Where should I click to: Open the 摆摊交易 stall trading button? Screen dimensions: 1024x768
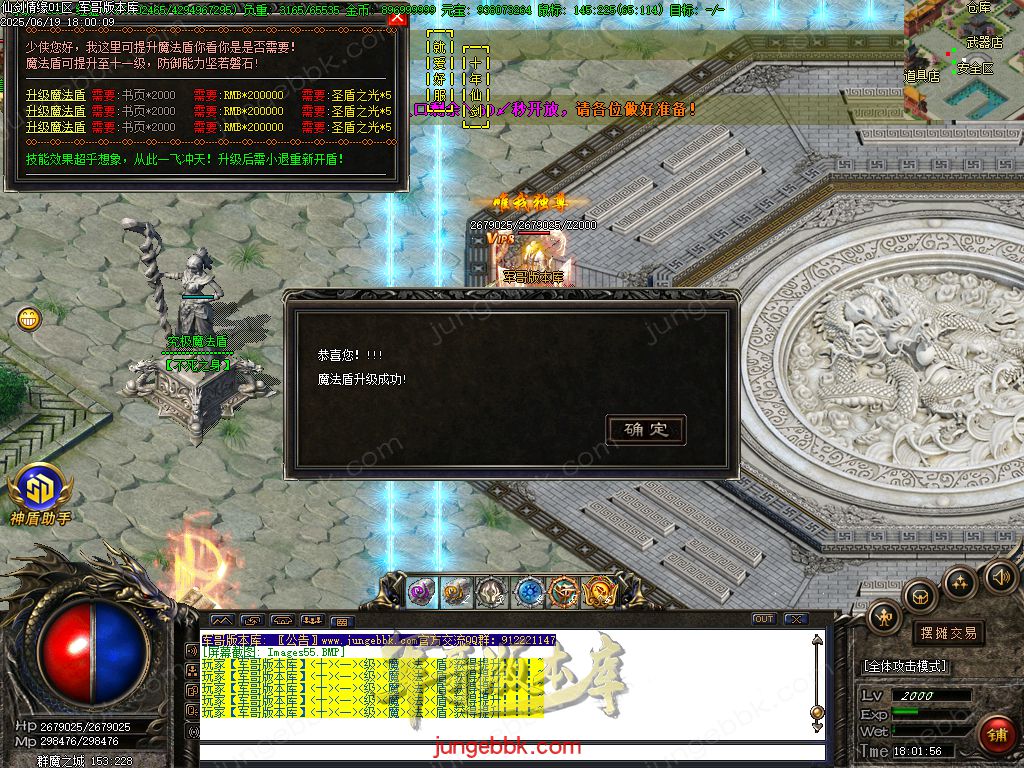click(x=948, y=633)
